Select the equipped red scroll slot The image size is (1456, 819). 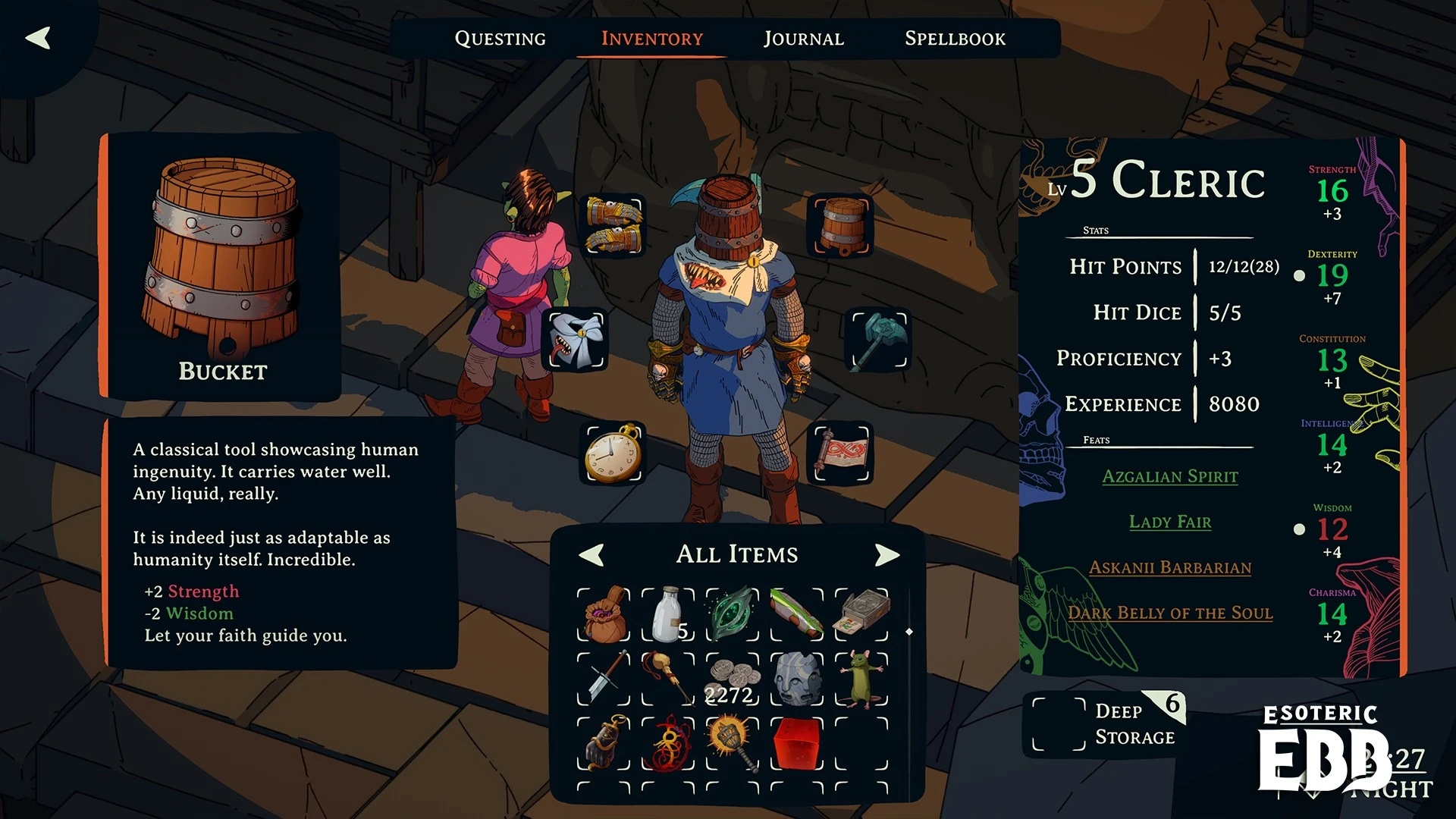tap(842, 453)
